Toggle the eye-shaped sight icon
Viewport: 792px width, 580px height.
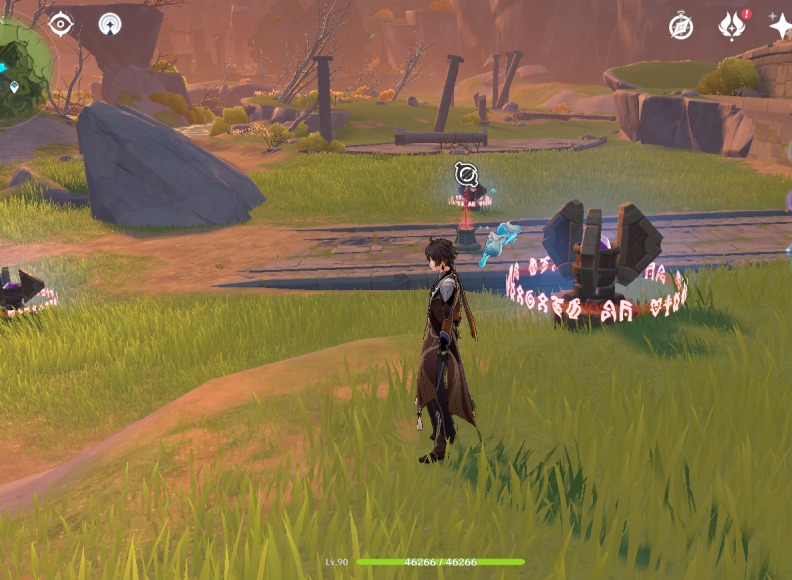tap(61, 23)
